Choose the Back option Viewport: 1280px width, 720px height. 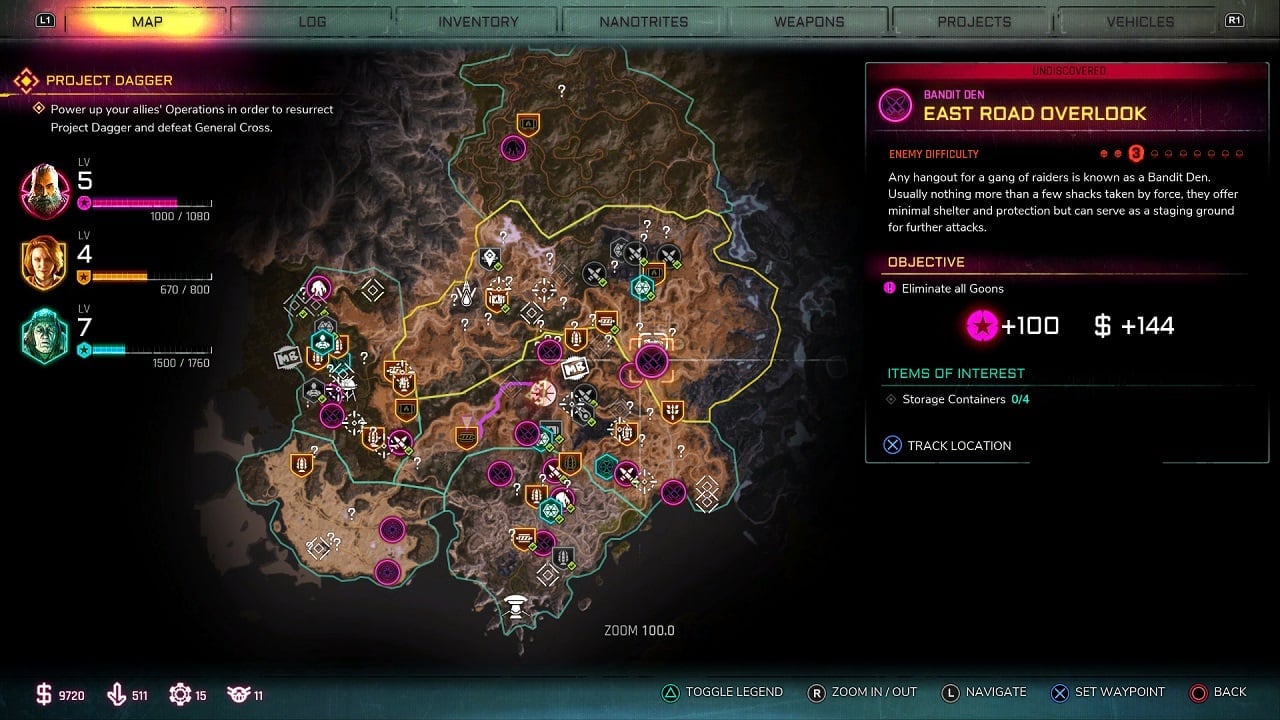pos(1217,691)
